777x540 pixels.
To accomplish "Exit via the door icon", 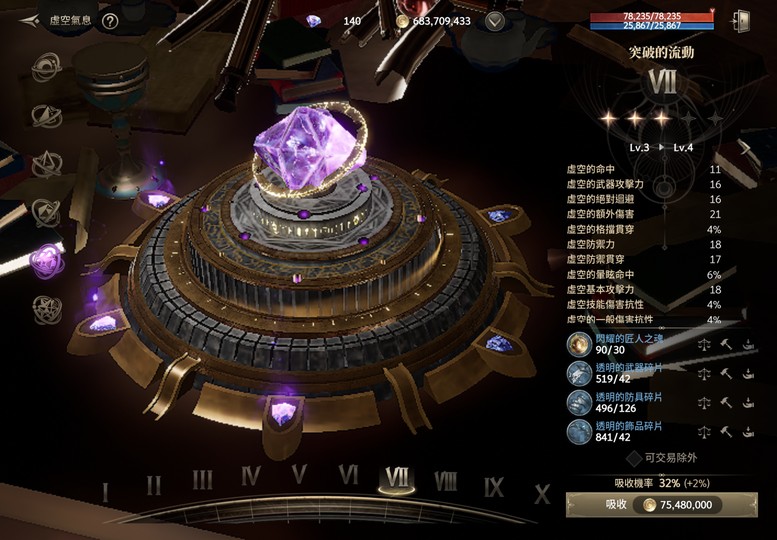I will tap(741, 20).
